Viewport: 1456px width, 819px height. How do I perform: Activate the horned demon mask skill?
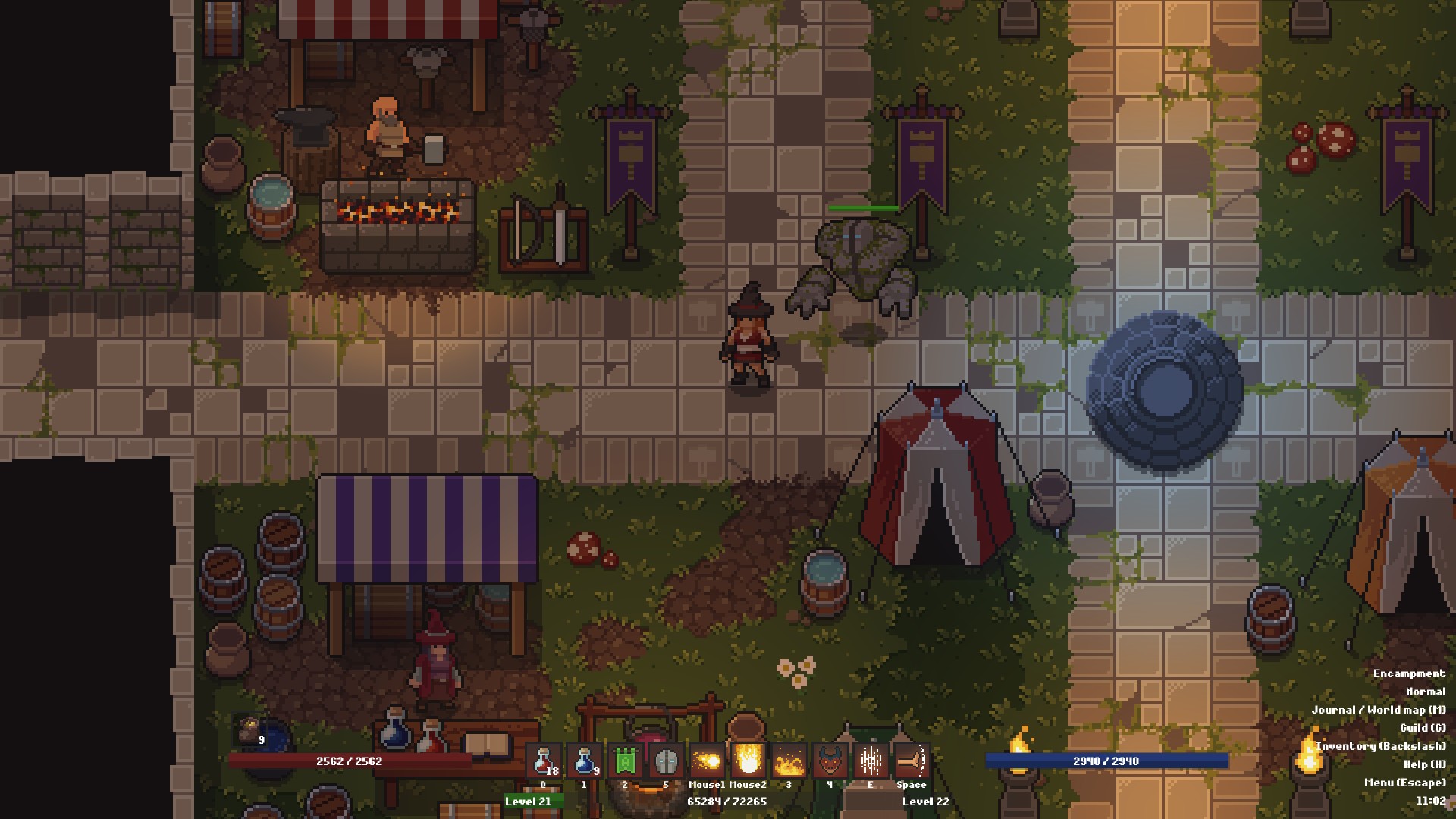point(830,761)
